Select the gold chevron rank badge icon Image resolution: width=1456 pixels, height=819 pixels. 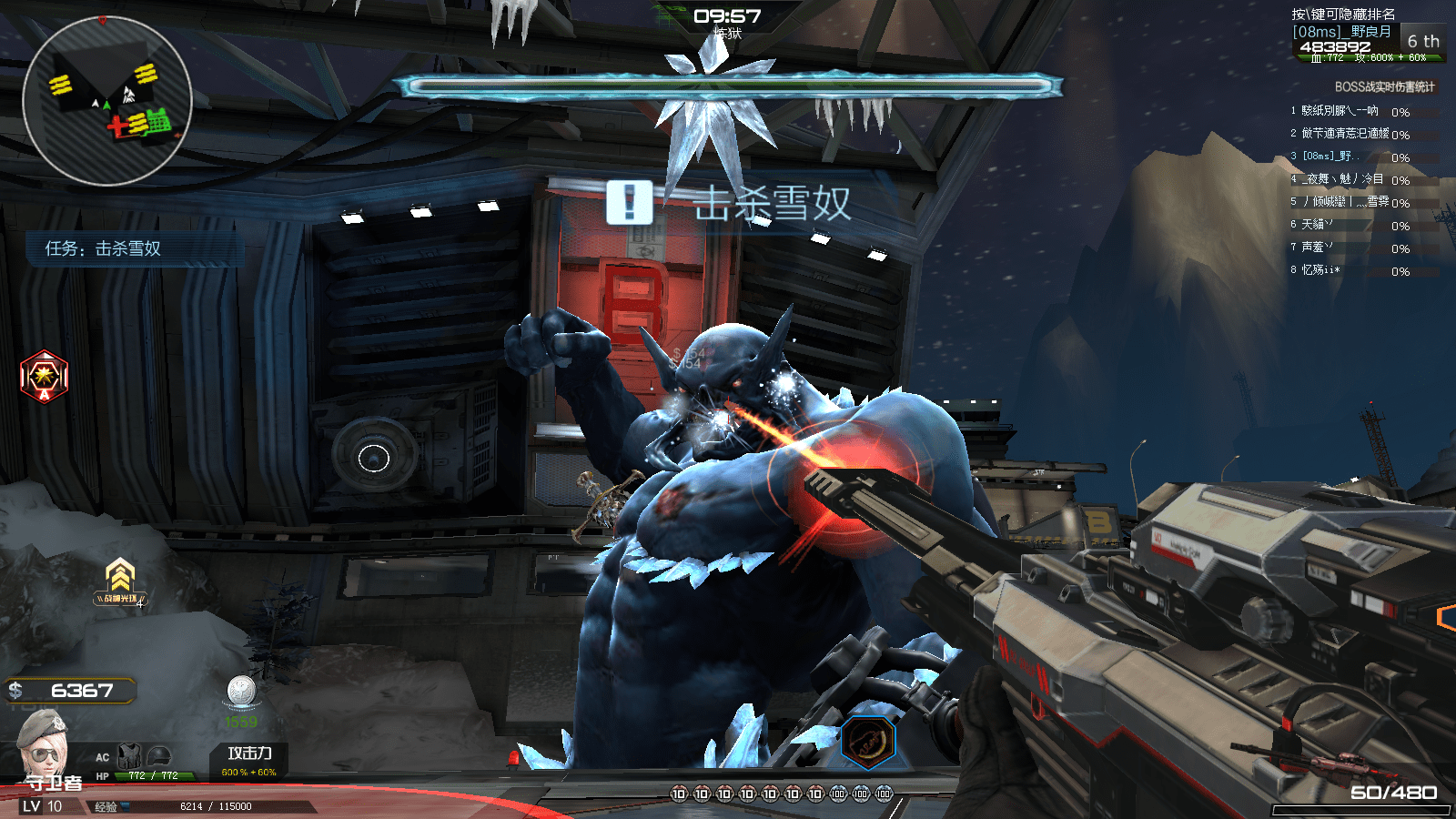pyautogui.click(x=120, y=575)
